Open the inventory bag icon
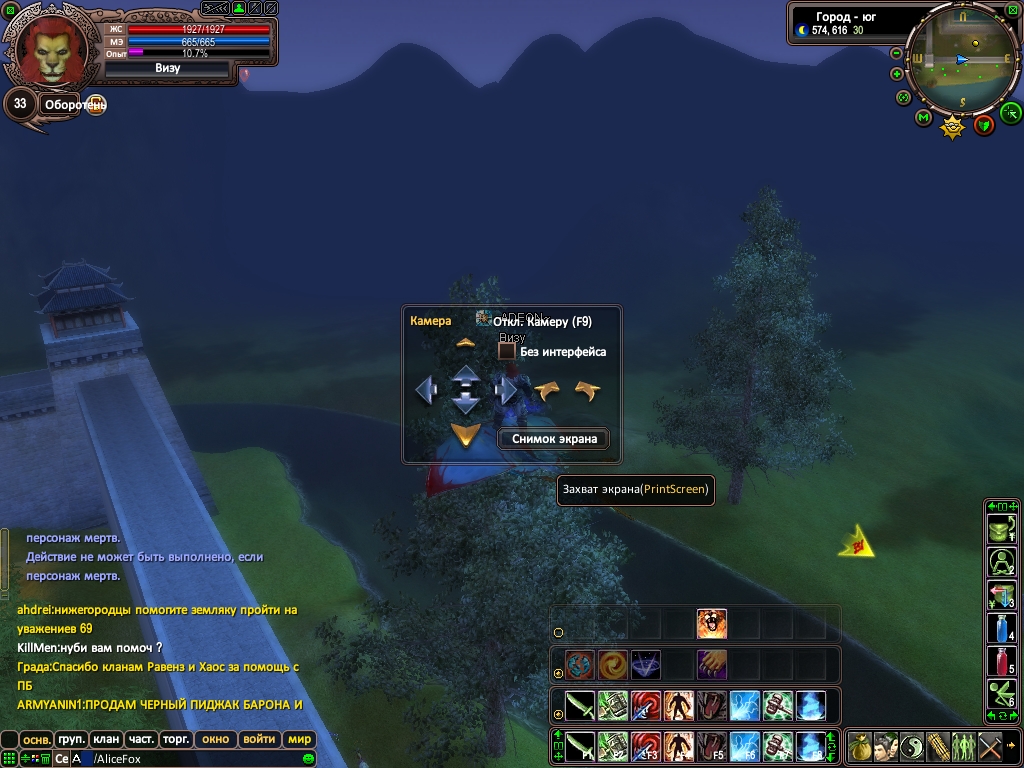 [860, 746]
